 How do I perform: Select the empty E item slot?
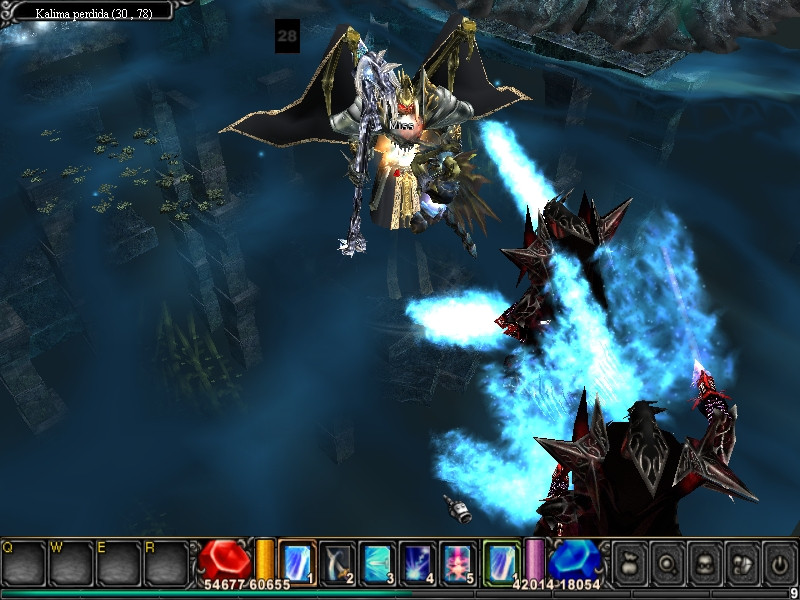(x=117, y=564)
